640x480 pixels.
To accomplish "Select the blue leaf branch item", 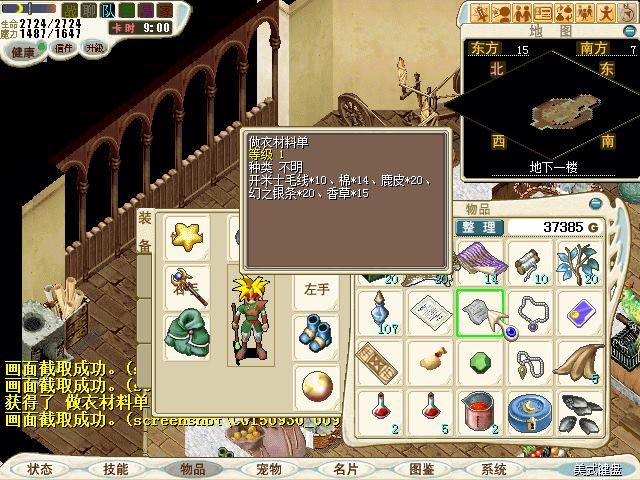I will pos(580,260).
